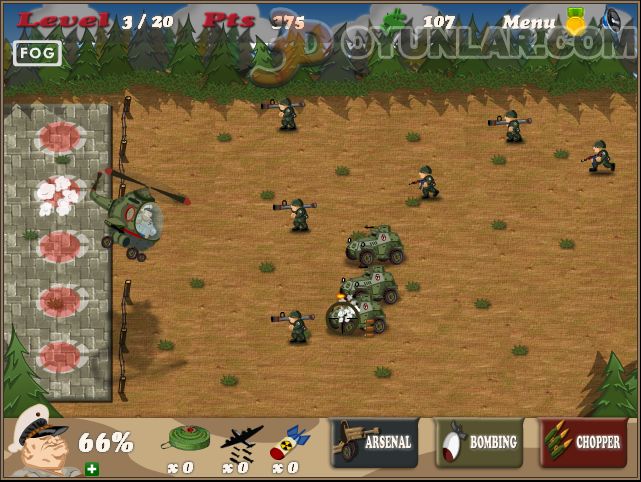Select the Chopper button

(583, 442)
